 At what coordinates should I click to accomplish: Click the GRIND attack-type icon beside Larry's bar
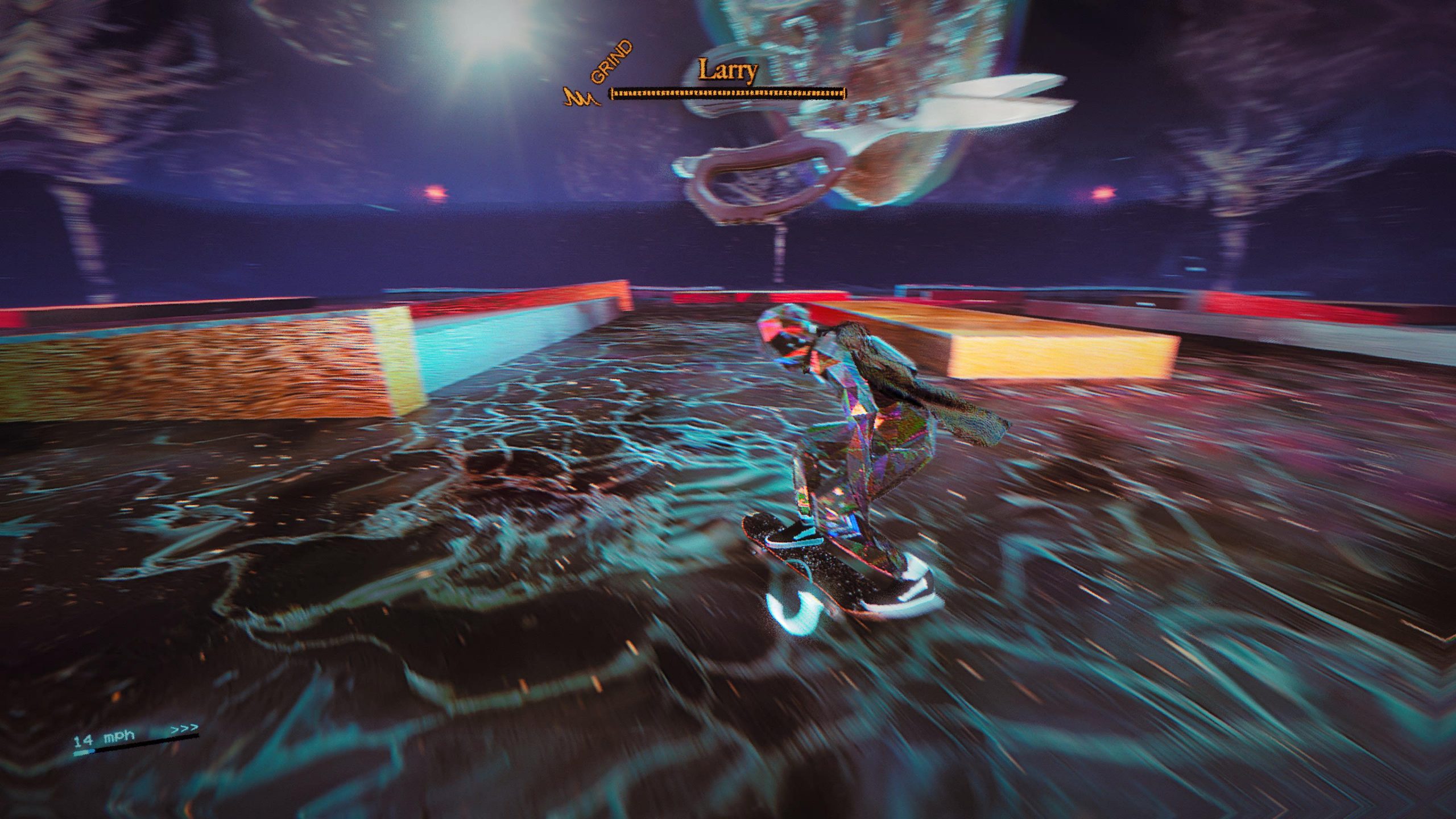tap(581, 98)
